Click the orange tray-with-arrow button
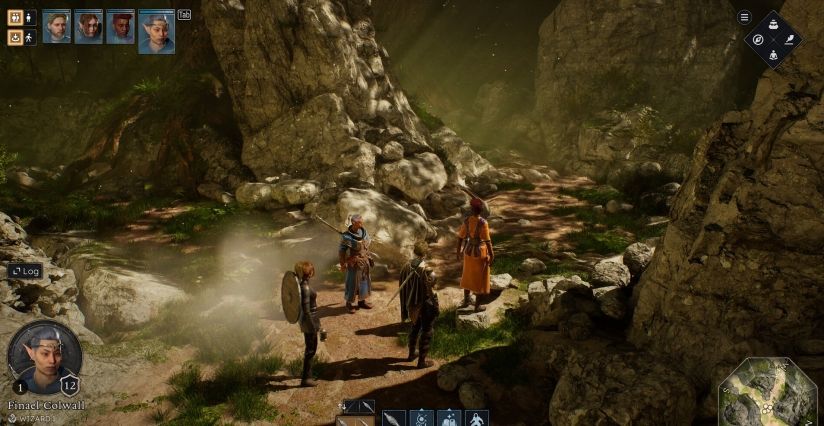Viewport: 824px width, 426px height. [x=15, y=37]
